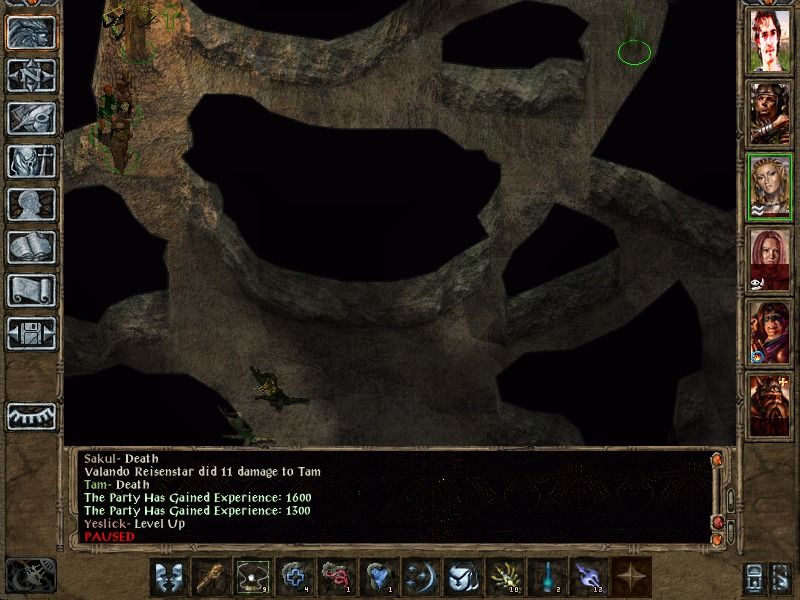Open the area map screen
This screenshot has height=600, width=800.
click(31, 75)
